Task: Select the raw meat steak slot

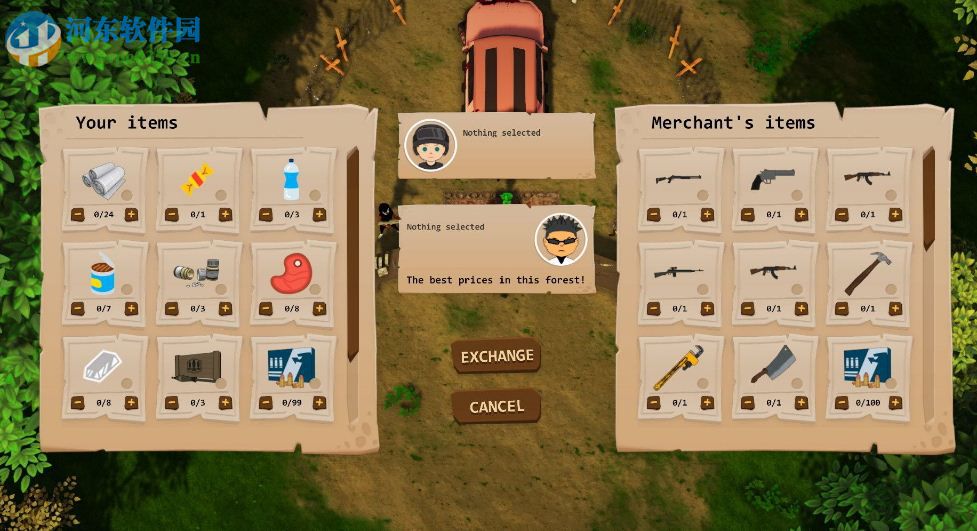Action: click(x=291, y=274)
